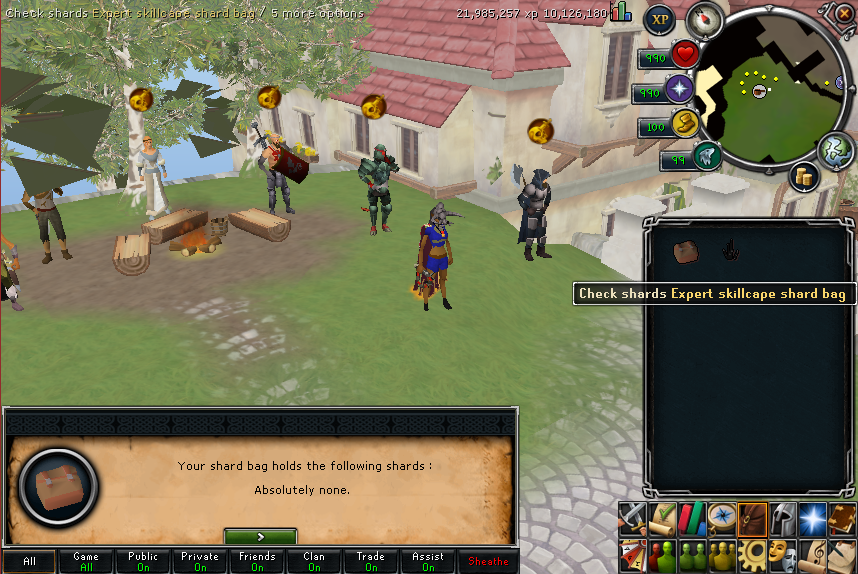This screenshot has width=858, height=574.
Task: Open the XP counter button
Action: tap(659, 19)
